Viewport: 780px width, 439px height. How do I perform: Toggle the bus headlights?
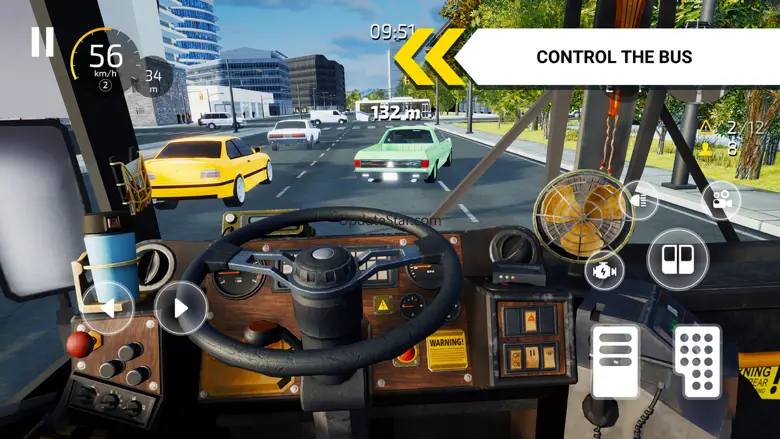tap(638, 199)
